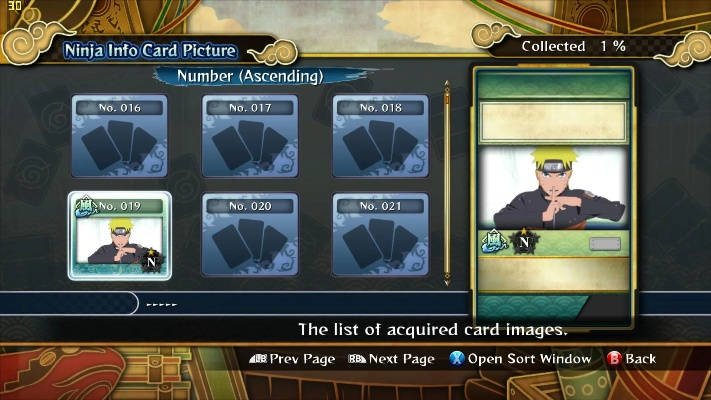View the large Naruto card preview

[x=553, y=188]
